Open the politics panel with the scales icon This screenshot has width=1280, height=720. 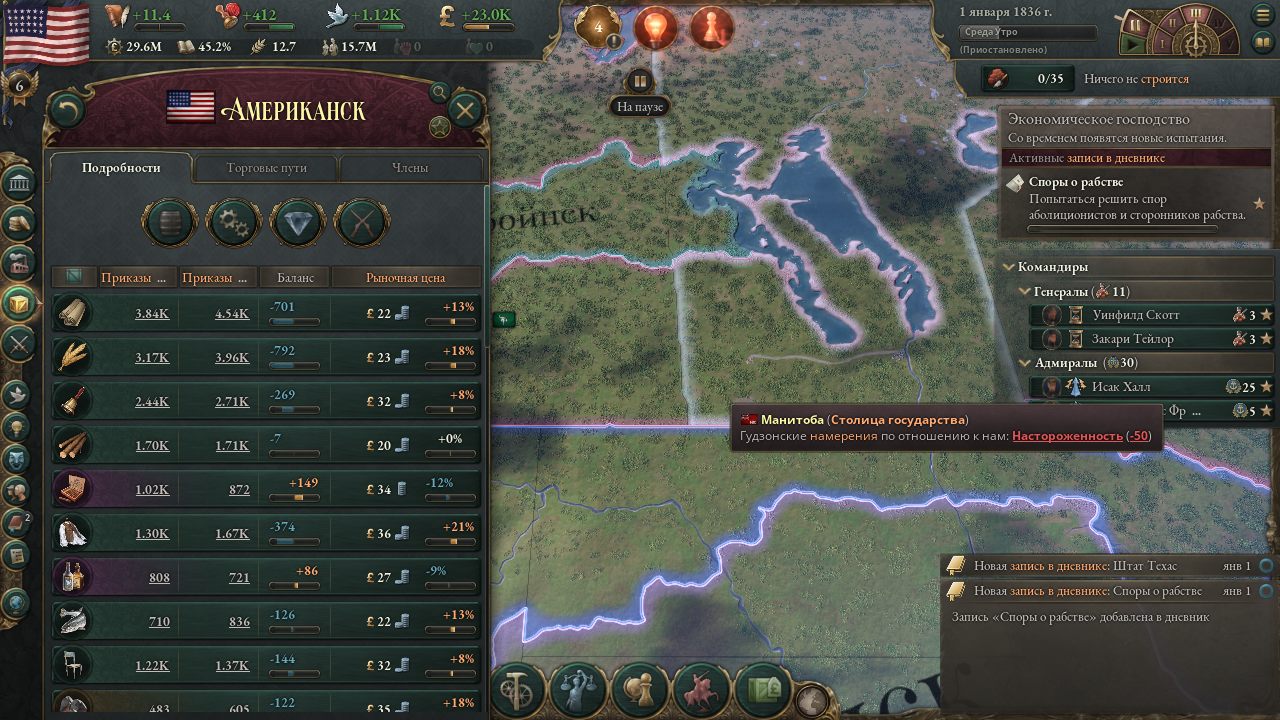pos(578,690)
